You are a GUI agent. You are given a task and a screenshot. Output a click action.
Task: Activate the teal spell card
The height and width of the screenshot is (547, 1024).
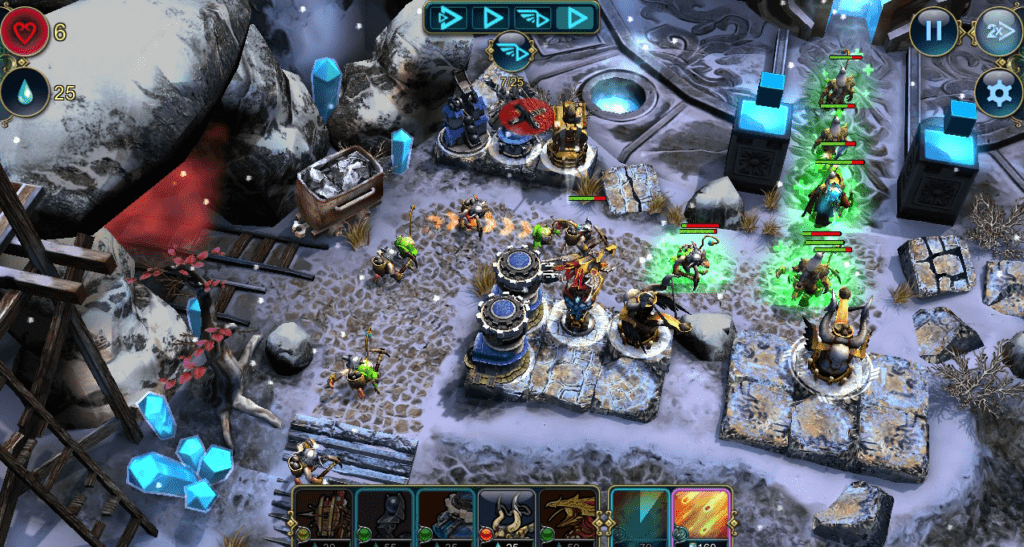tap(640, 513)
